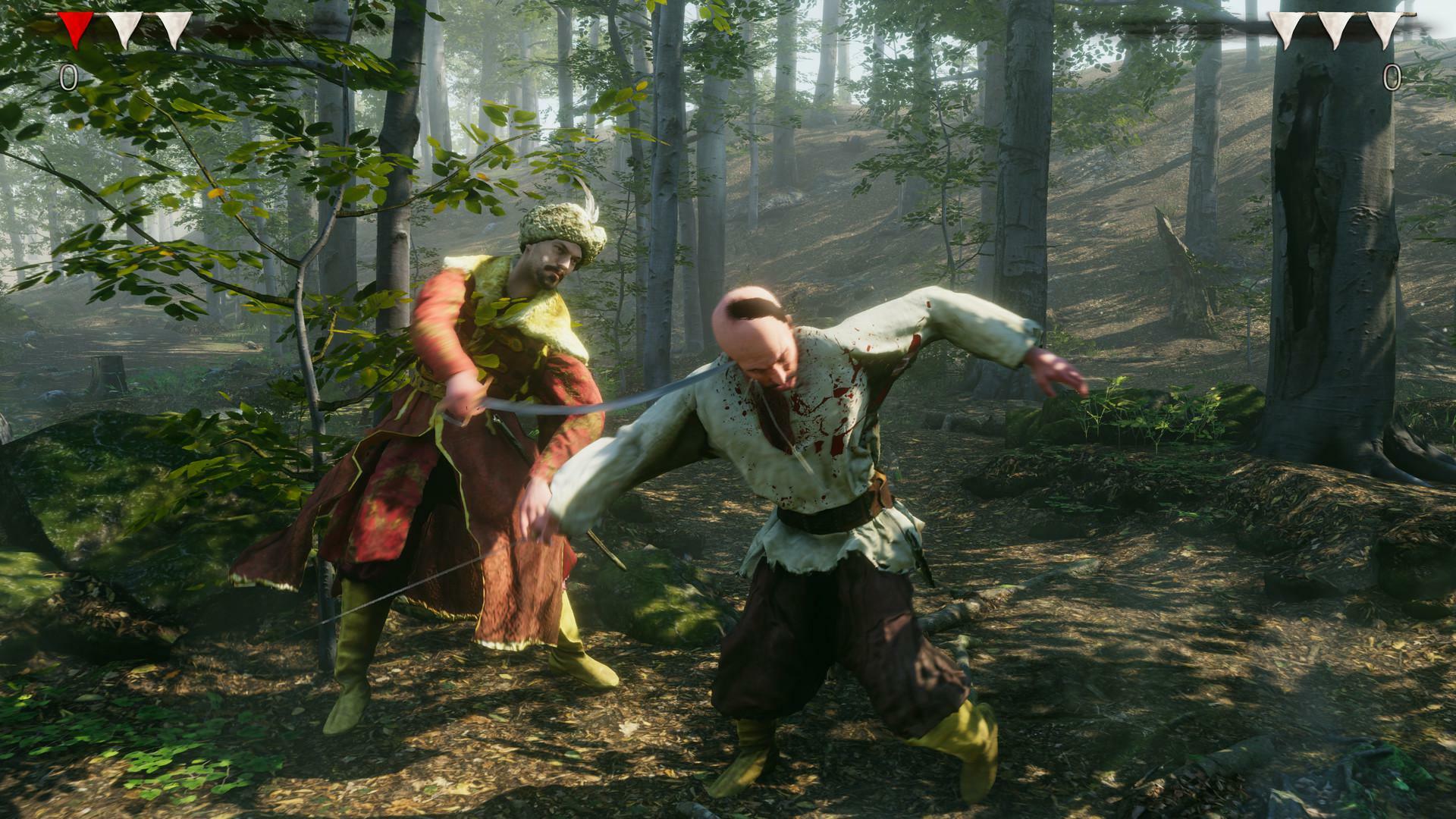Click the red pennant's score number below it
This screenshot has height=819, width=1456.
[68, 76]
